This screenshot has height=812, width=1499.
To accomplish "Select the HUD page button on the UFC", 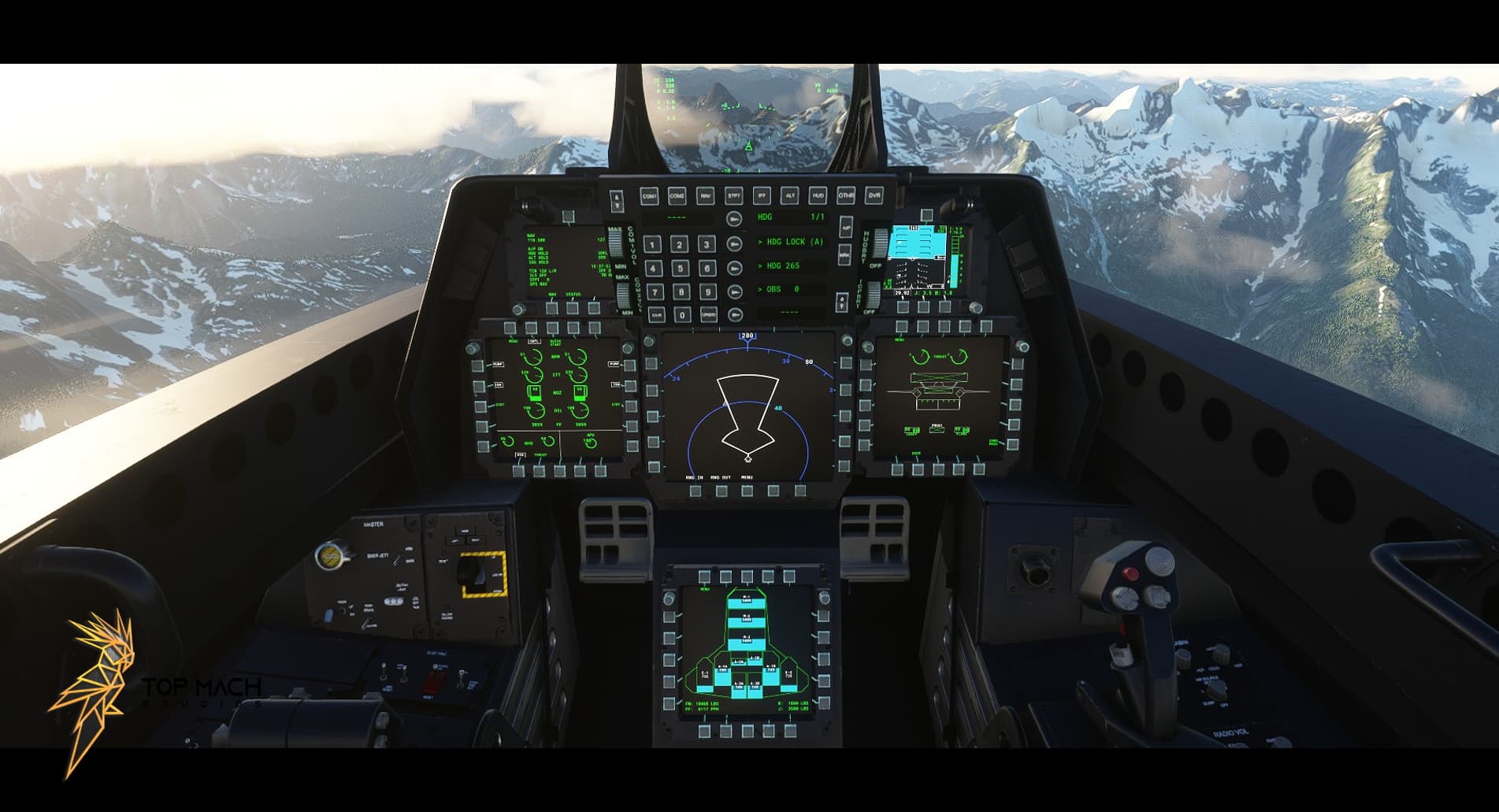I will [819, 196].
